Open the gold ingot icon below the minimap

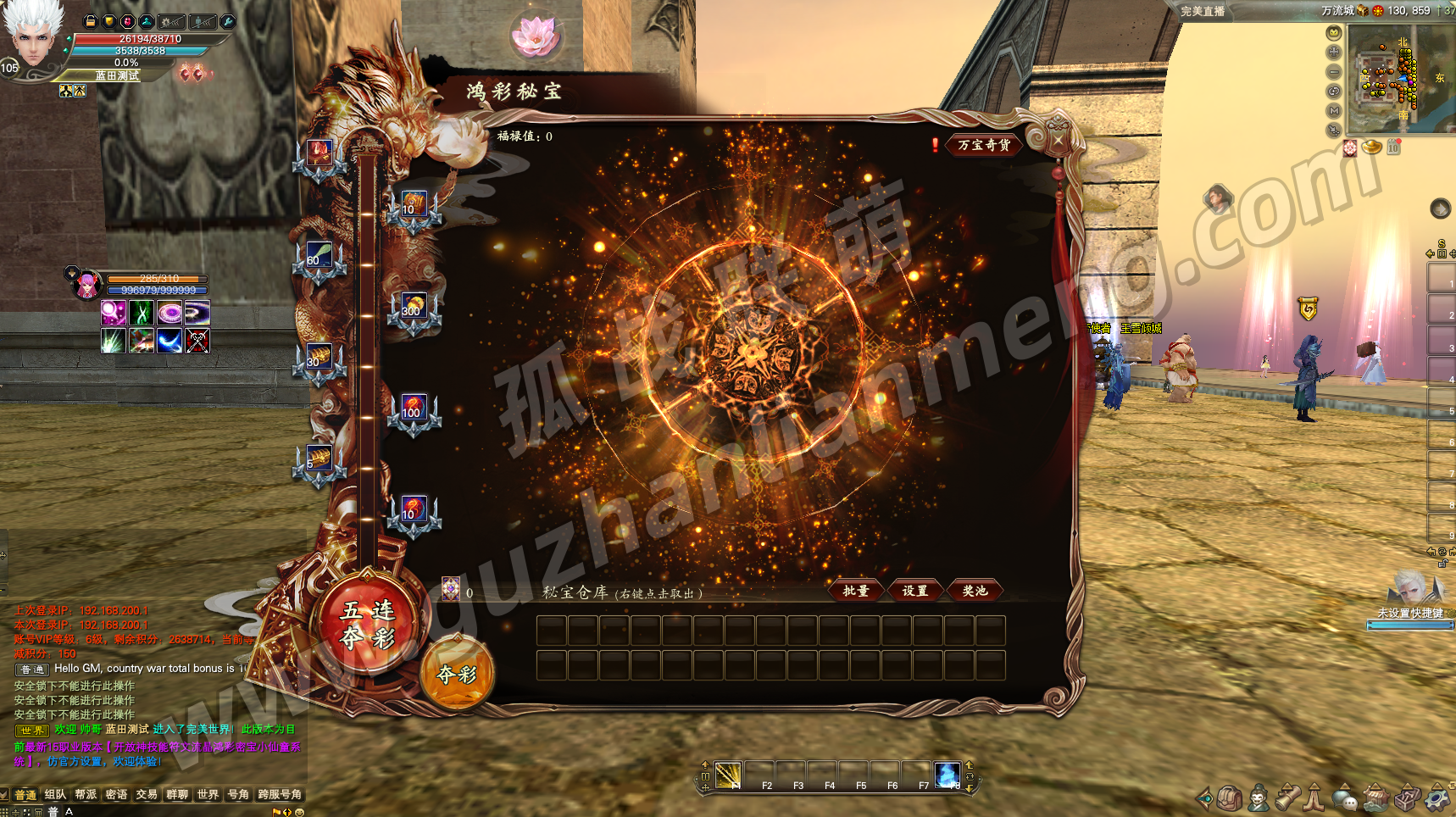click(1372, 147)
